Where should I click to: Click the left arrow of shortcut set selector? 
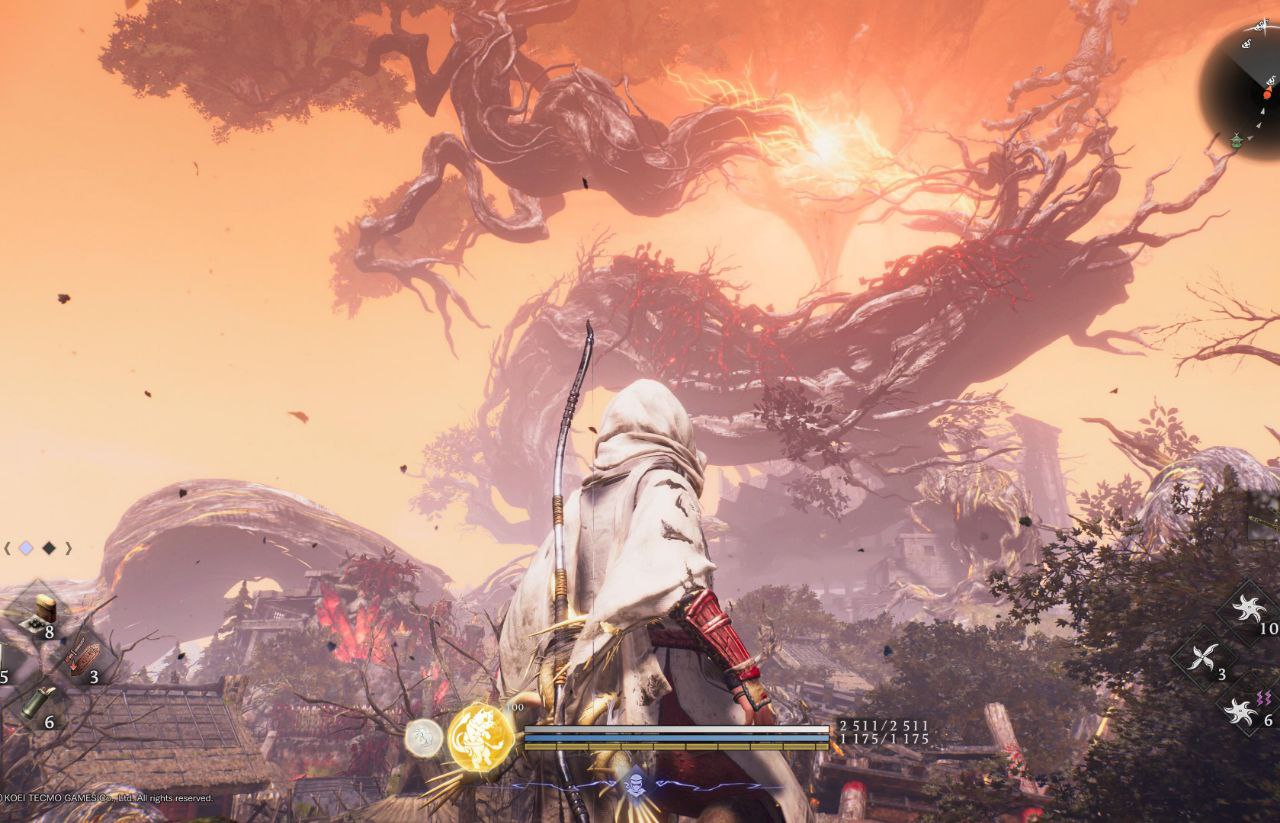point(8,548)
